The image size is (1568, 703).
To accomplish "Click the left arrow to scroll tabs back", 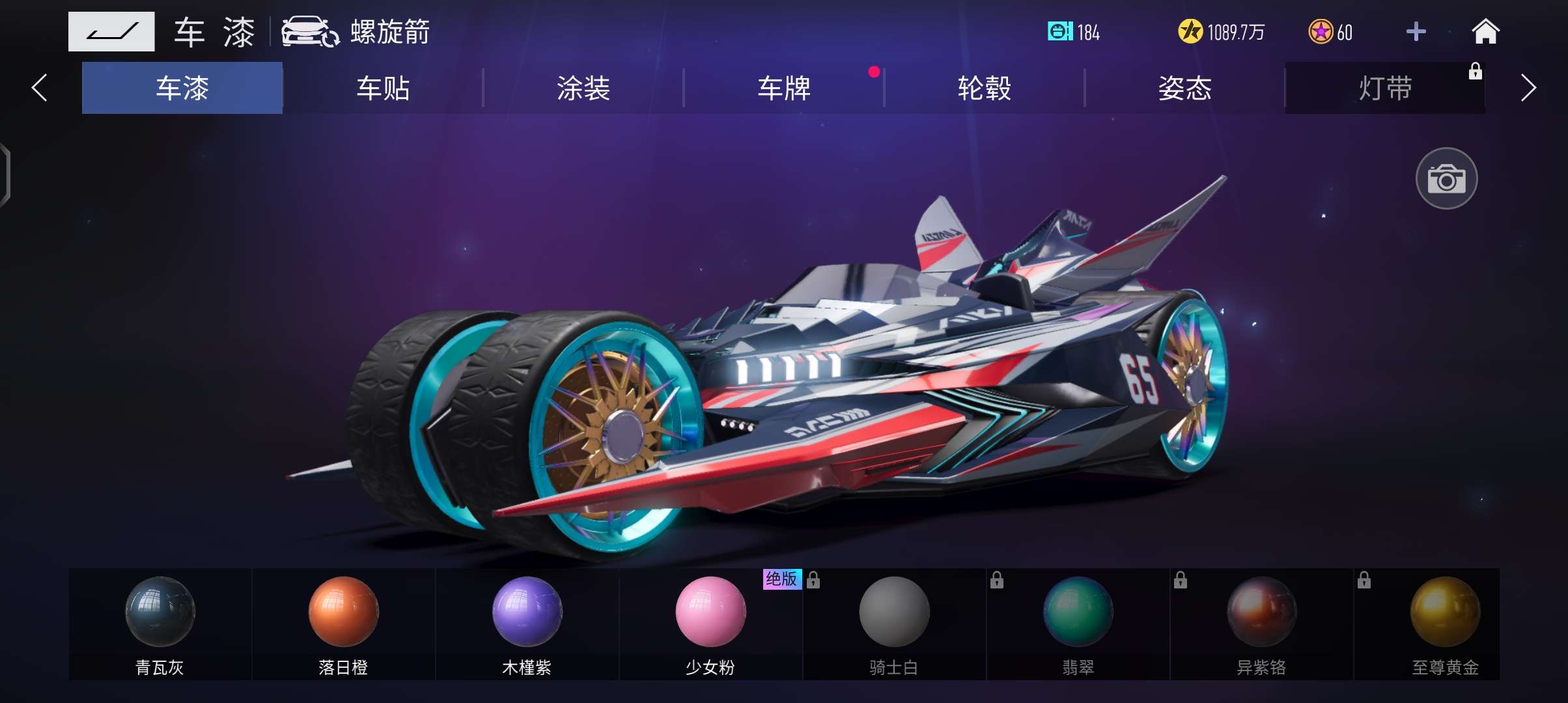I will [x=39, y=88].
